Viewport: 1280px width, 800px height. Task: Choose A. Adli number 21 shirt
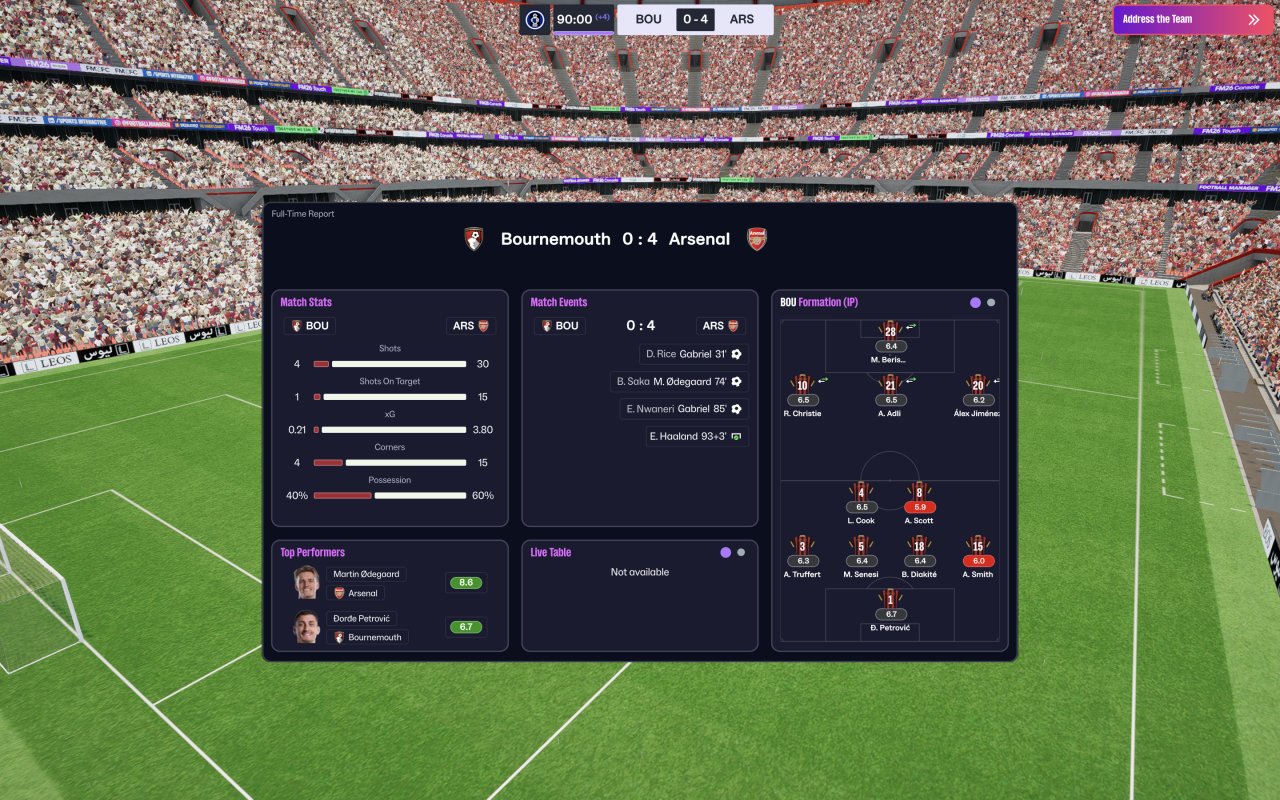pyautogui.click(x=890, y=385)
